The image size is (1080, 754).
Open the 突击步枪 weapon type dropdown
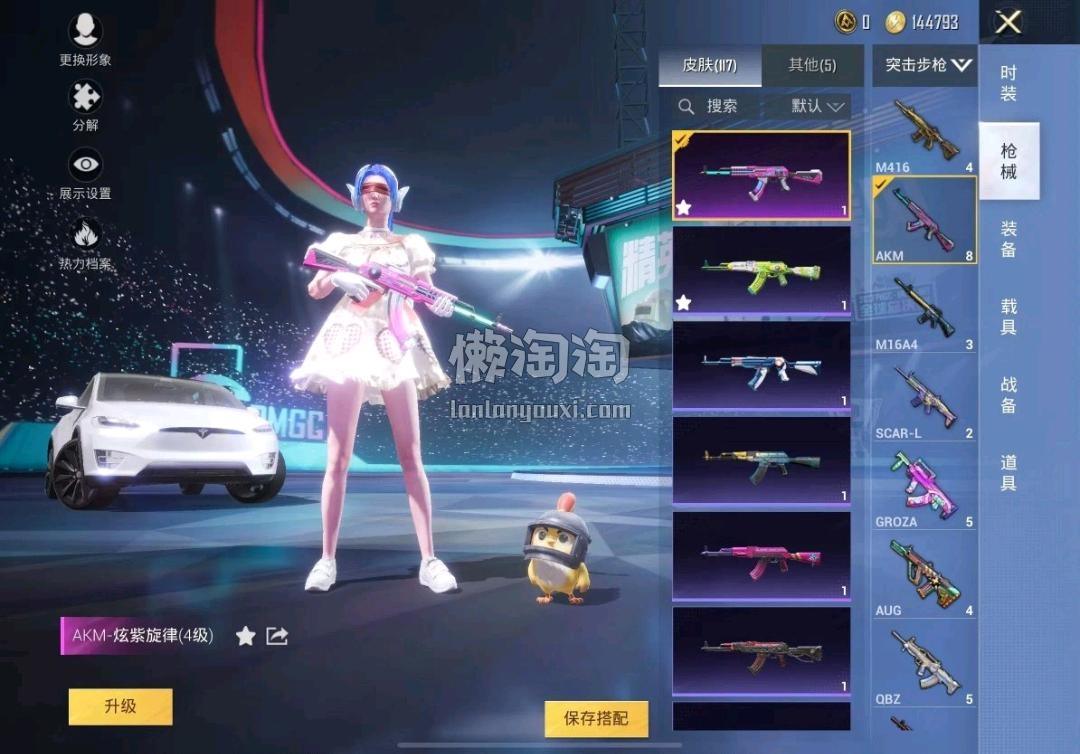click(928, 66)
